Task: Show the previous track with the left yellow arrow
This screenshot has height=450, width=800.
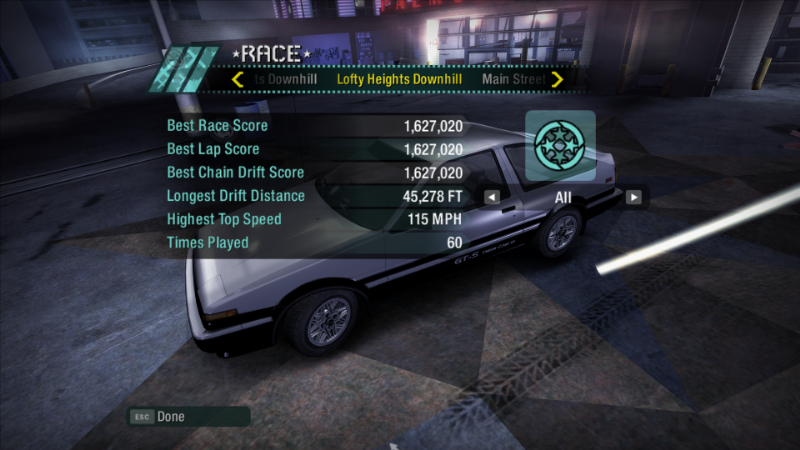Action: coord(238,79)
